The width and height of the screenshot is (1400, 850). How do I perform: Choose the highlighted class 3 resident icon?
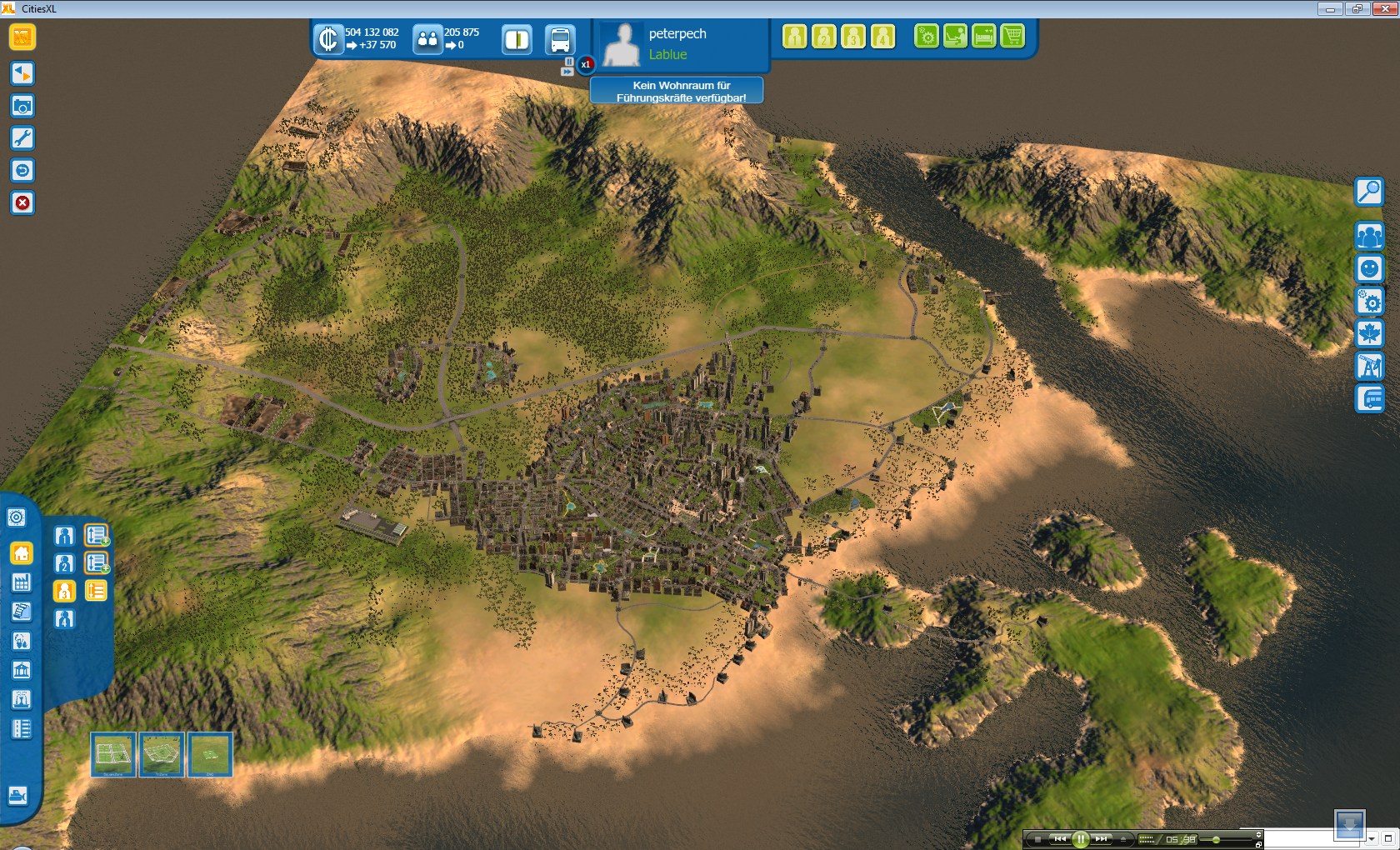coord(64,592)
